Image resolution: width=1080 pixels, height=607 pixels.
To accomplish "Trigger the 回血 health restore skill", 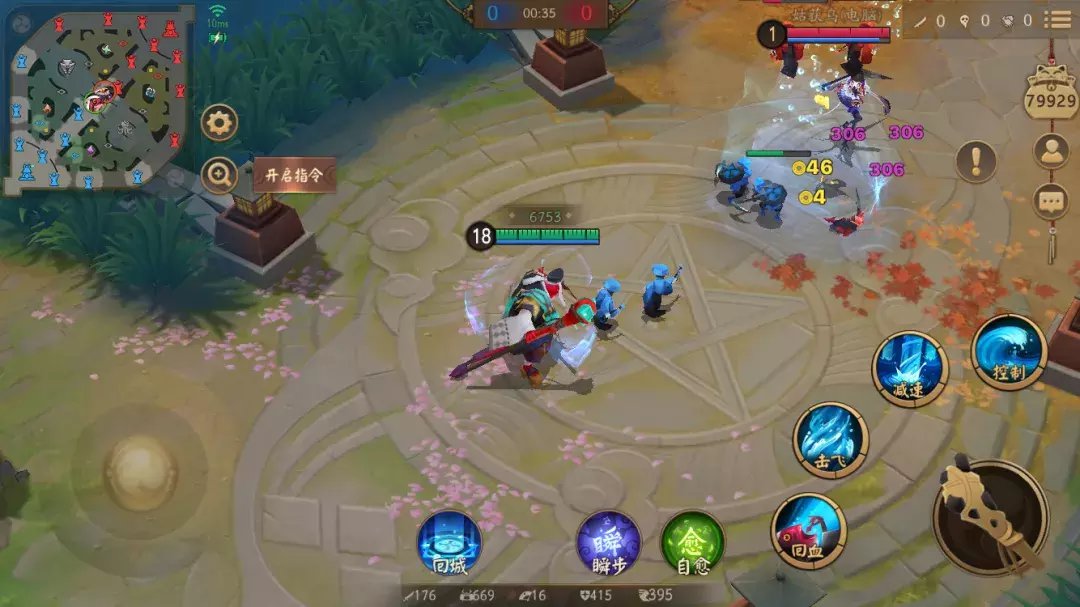I will (809, 531).
